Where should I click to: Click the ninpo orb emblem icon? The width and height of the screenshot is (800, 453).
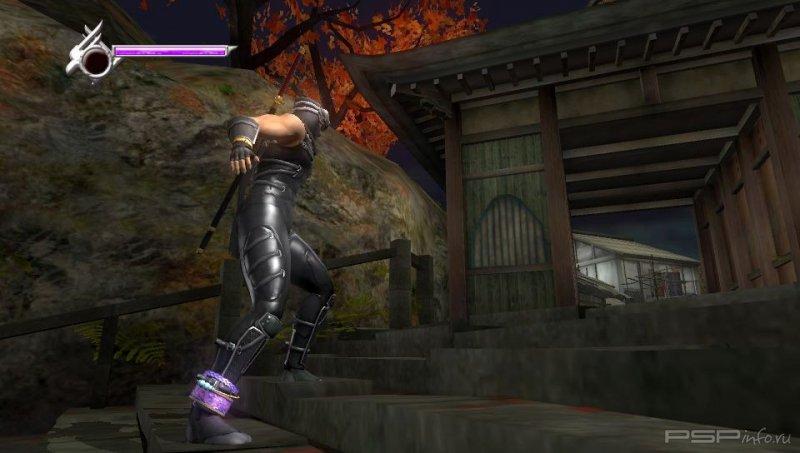pyautogui.click(x=94, y=60)
